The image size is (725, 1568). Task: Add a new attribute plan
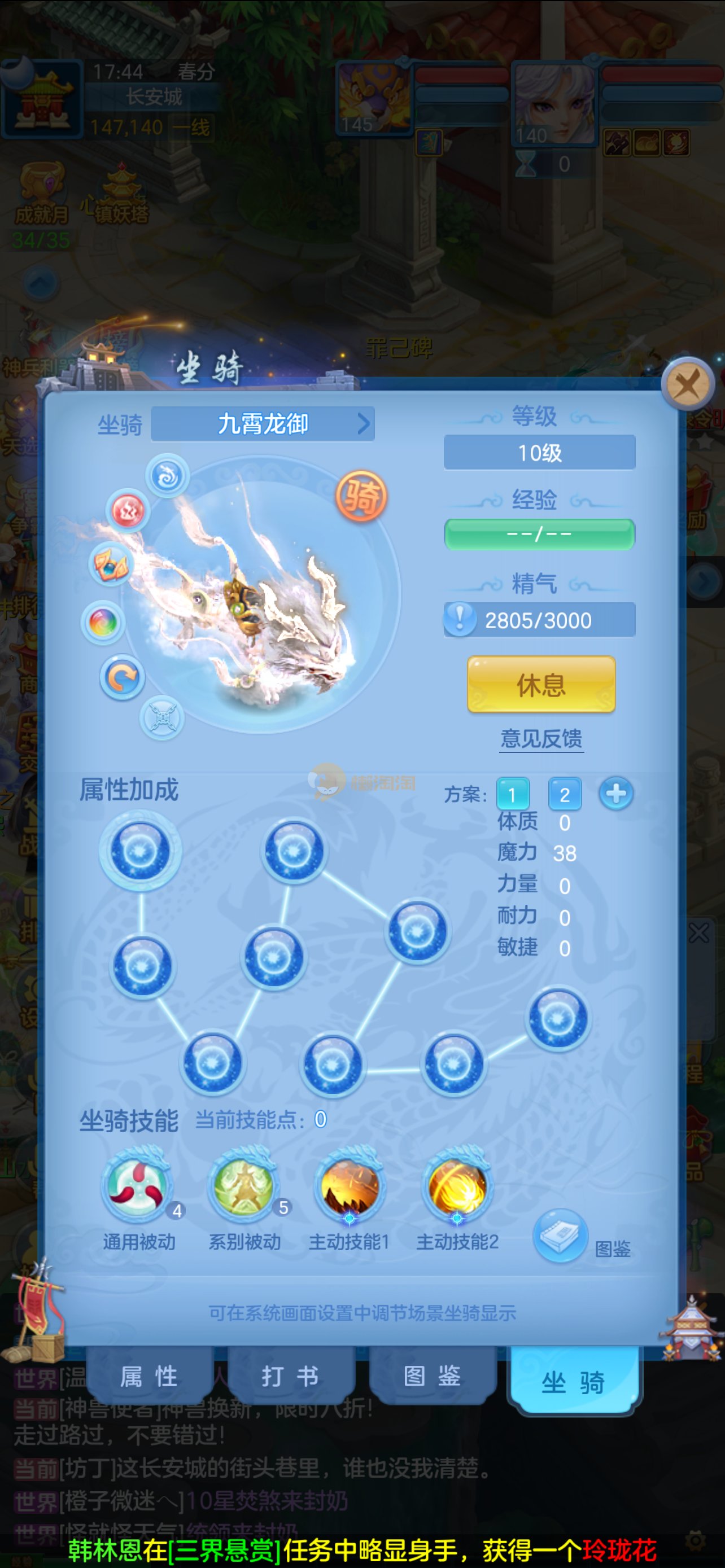tap(615, 794)
